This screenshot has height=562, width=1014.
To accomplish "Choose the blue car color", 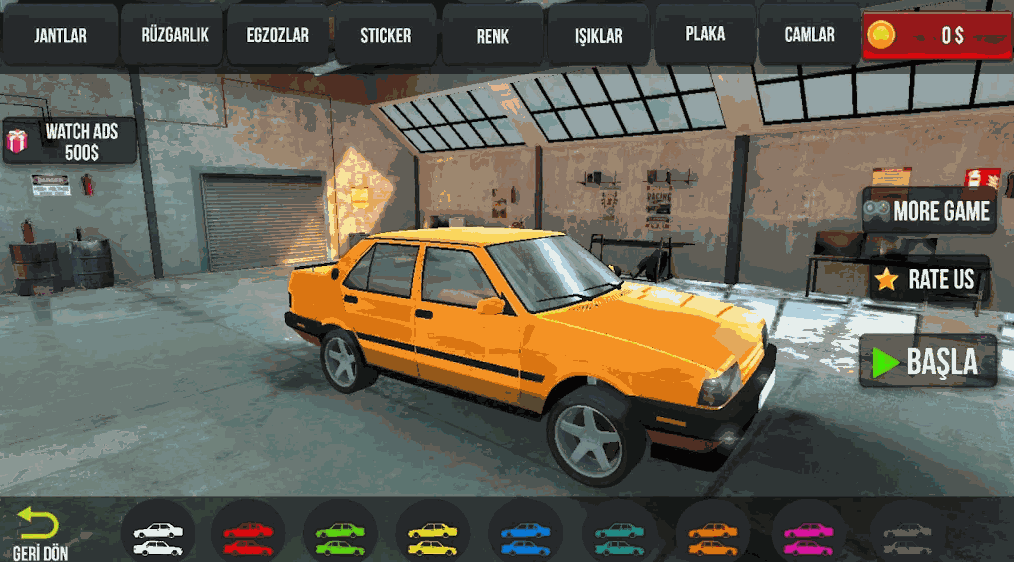I will pos(525,538).
